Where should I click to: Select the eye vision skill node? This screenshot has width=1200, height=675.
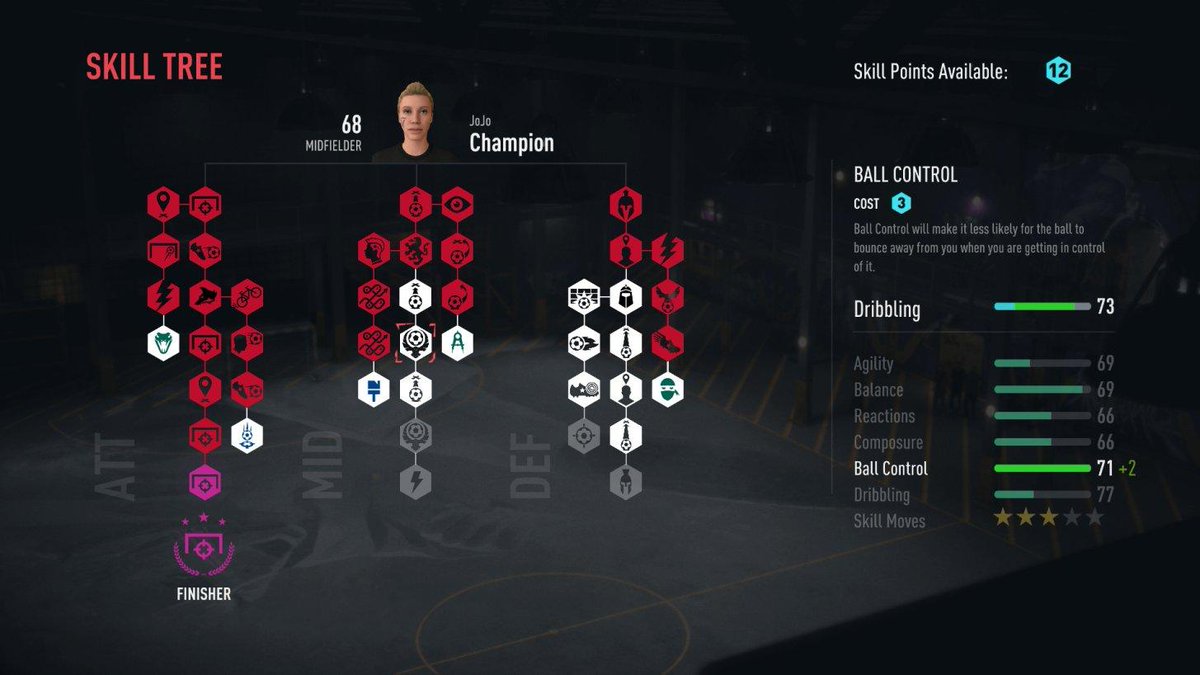point(457,204)
